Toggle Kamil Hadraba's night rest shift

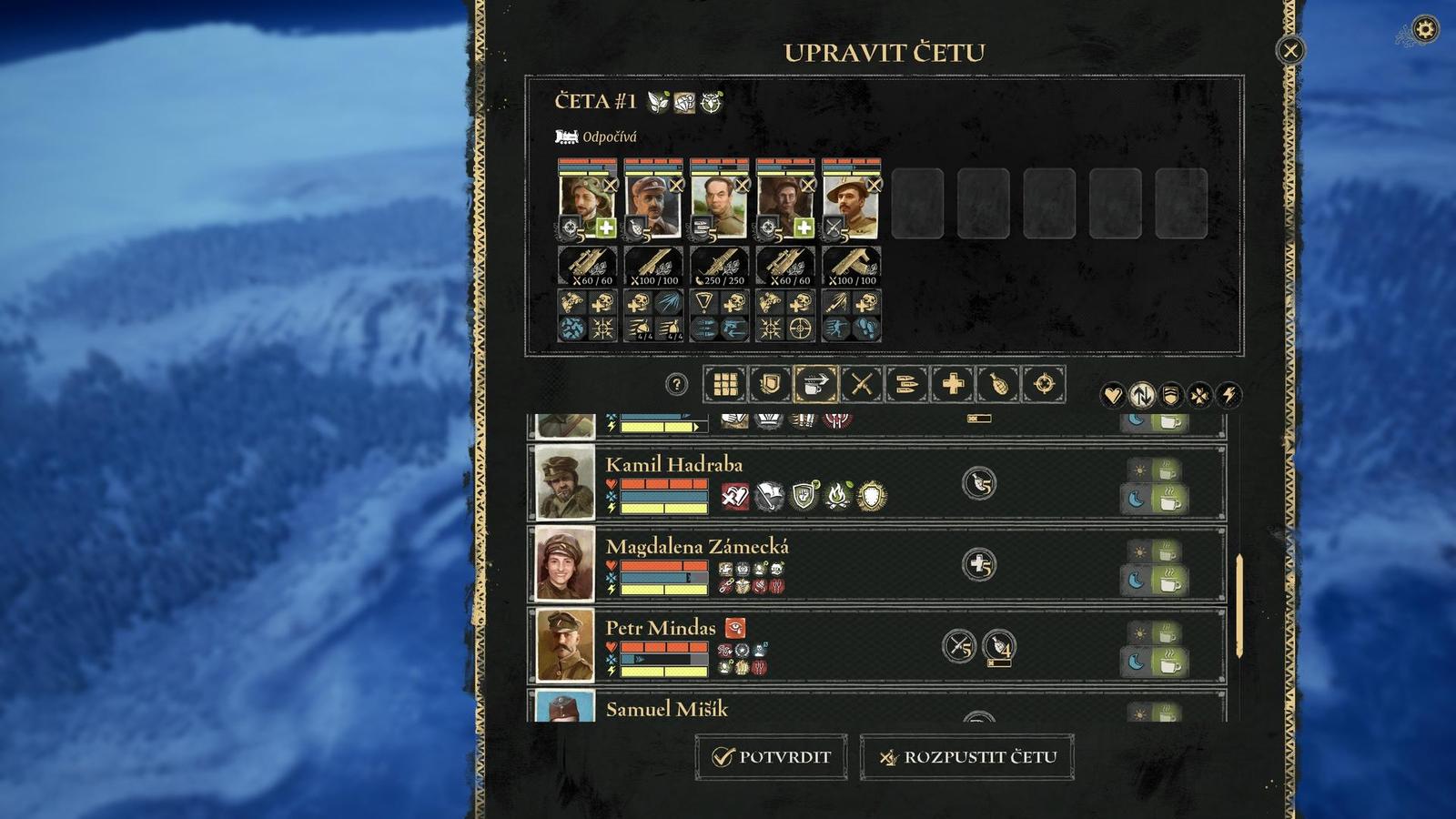[1154, 500]
